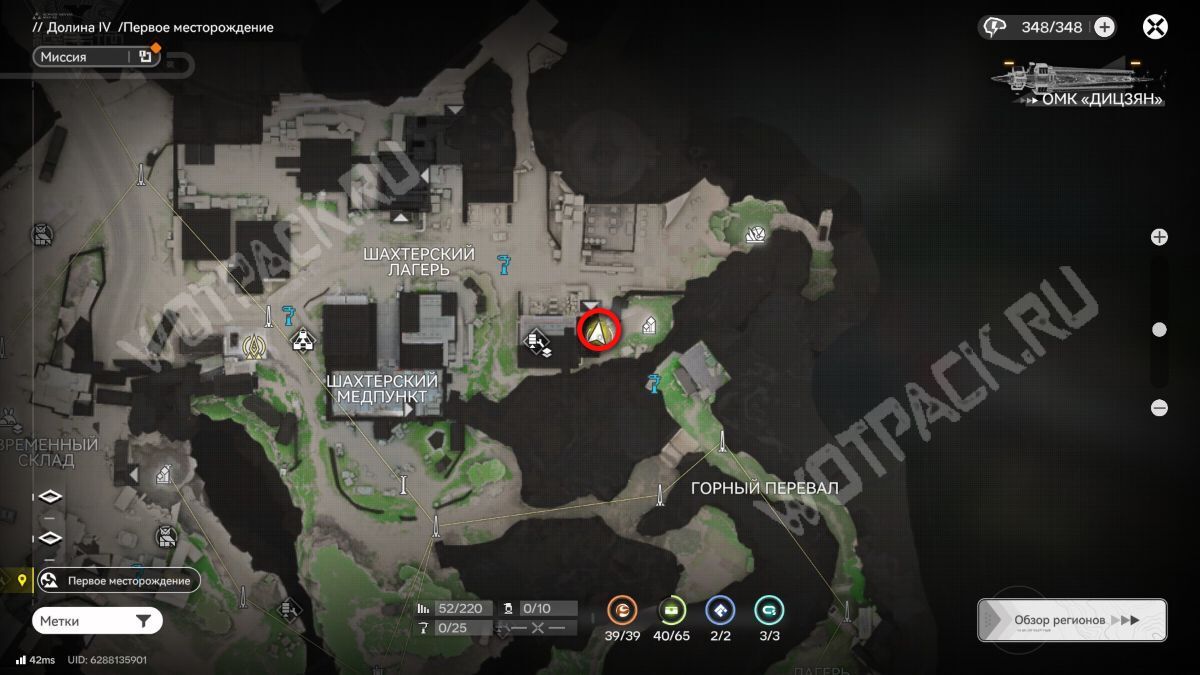Select the green chest icon showing 40/65
Image resolution: width=1200 pixels, height=675 pixels.
672,609
